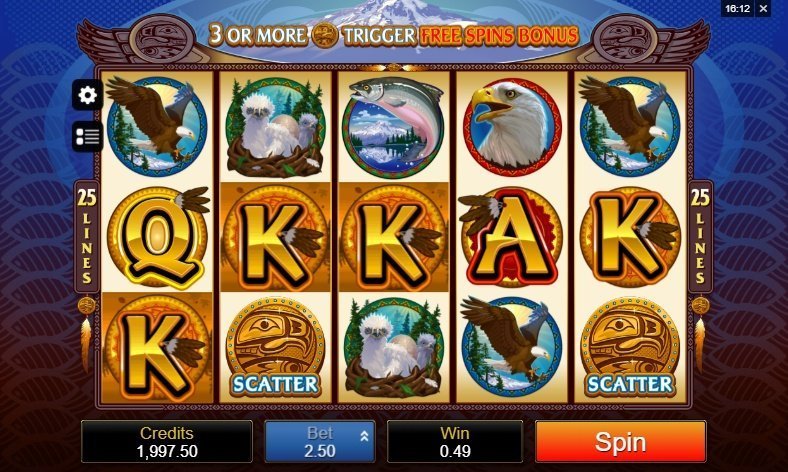Close the game with the X button
Screen dimensions: 788x472
coord(777,8)
